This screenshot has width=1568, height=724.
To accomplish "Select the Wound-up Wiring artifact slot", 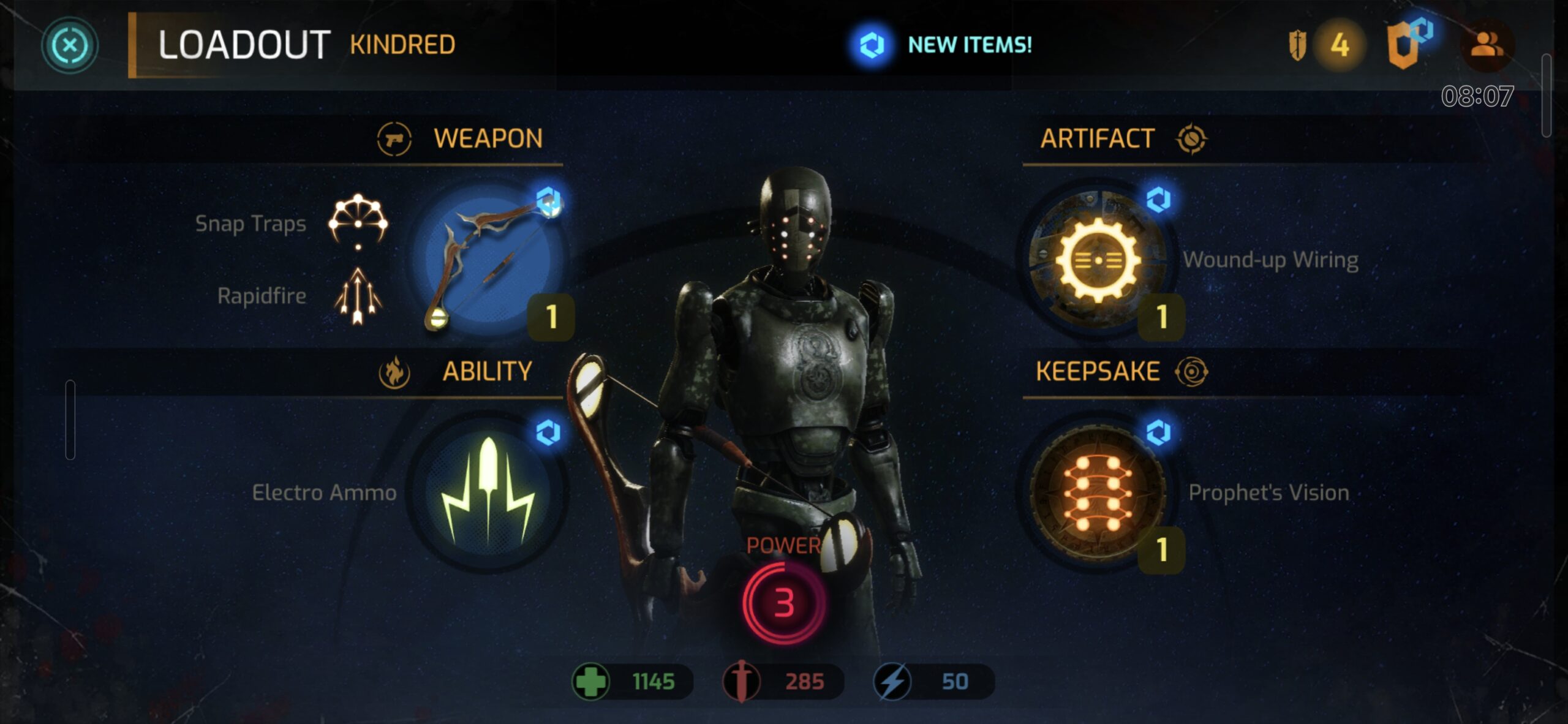I will tap(1097, 260).
